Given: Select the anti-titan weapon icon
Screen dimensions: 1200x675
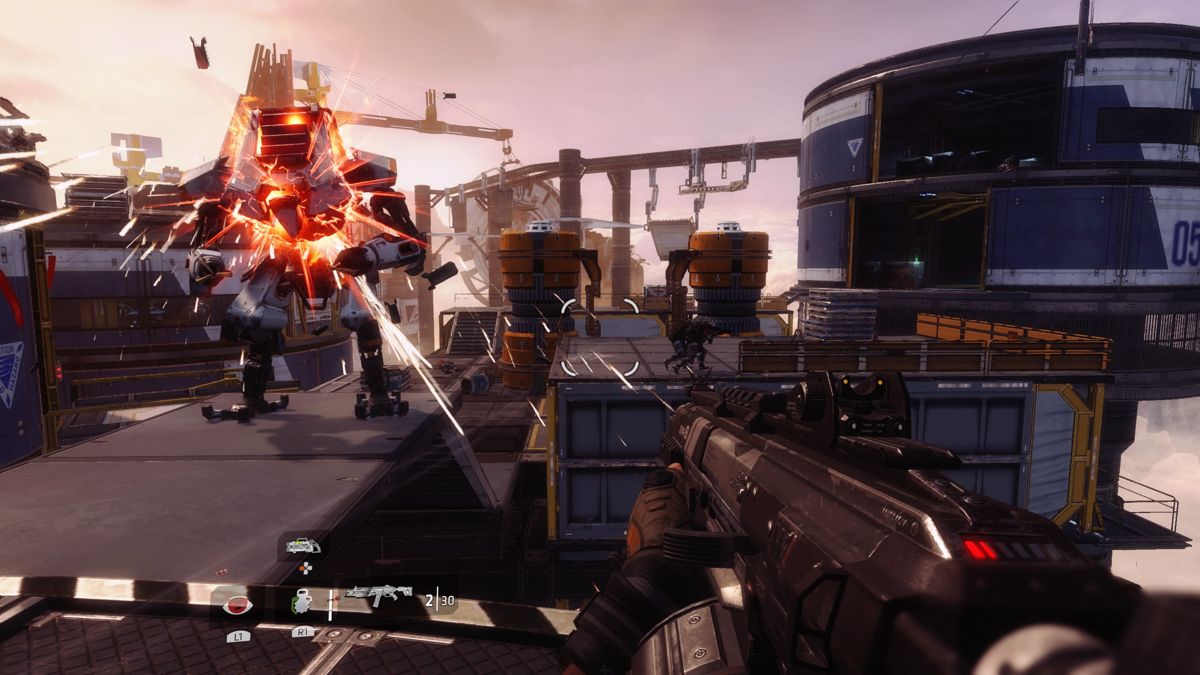Looking at the screenshot, I should coord(303,546).
